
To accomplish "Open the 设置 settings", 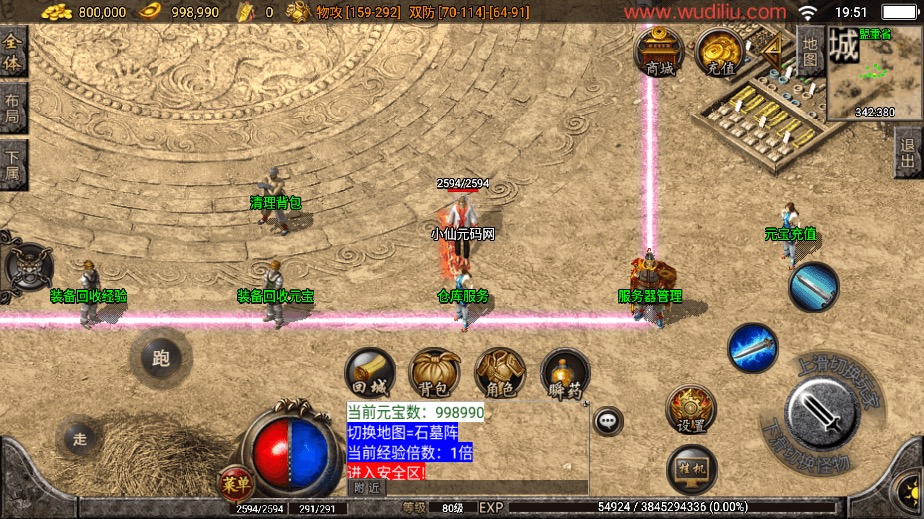I will 690,410.
